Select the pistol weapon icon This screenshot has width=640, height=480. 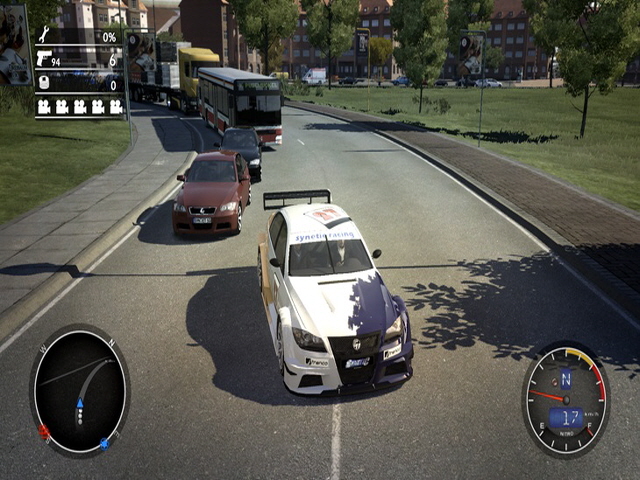click(x=45, y=60)
